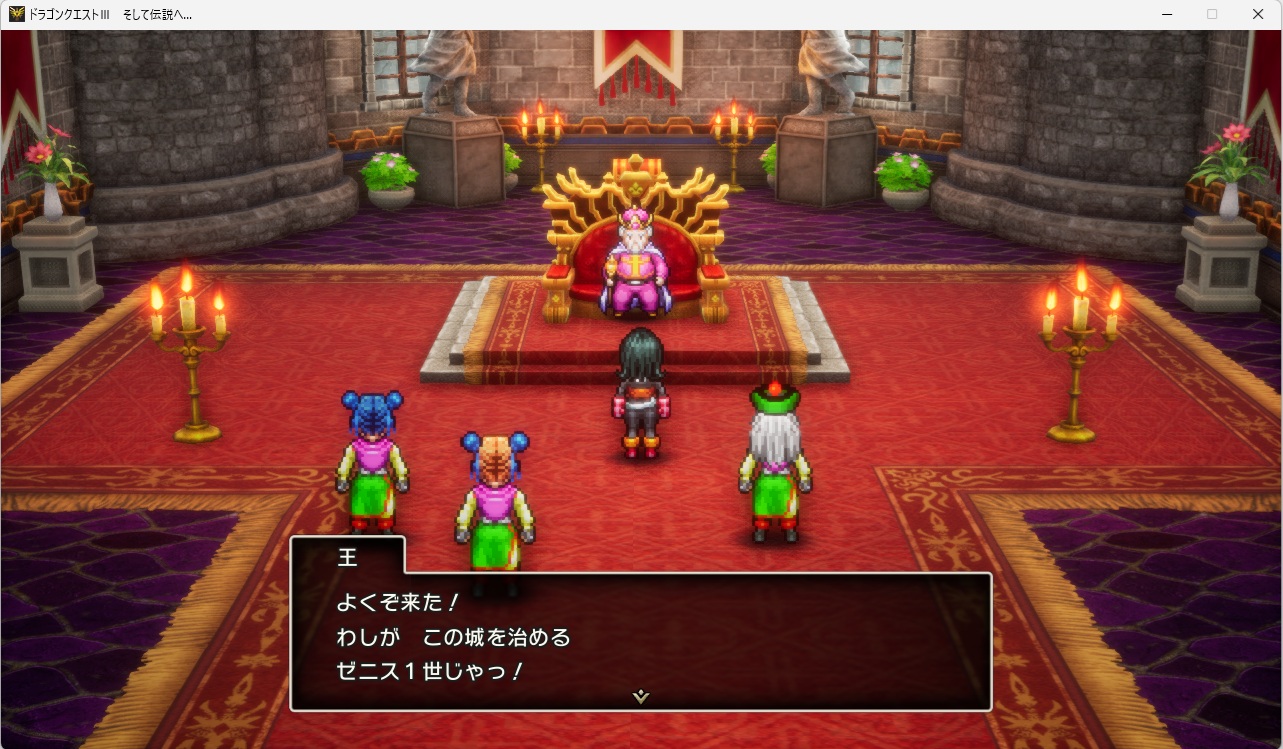Click the dialogue advance arrow indicator
Image resolution: width=1283 pixels, height=749 pixels.
[643, 695]
